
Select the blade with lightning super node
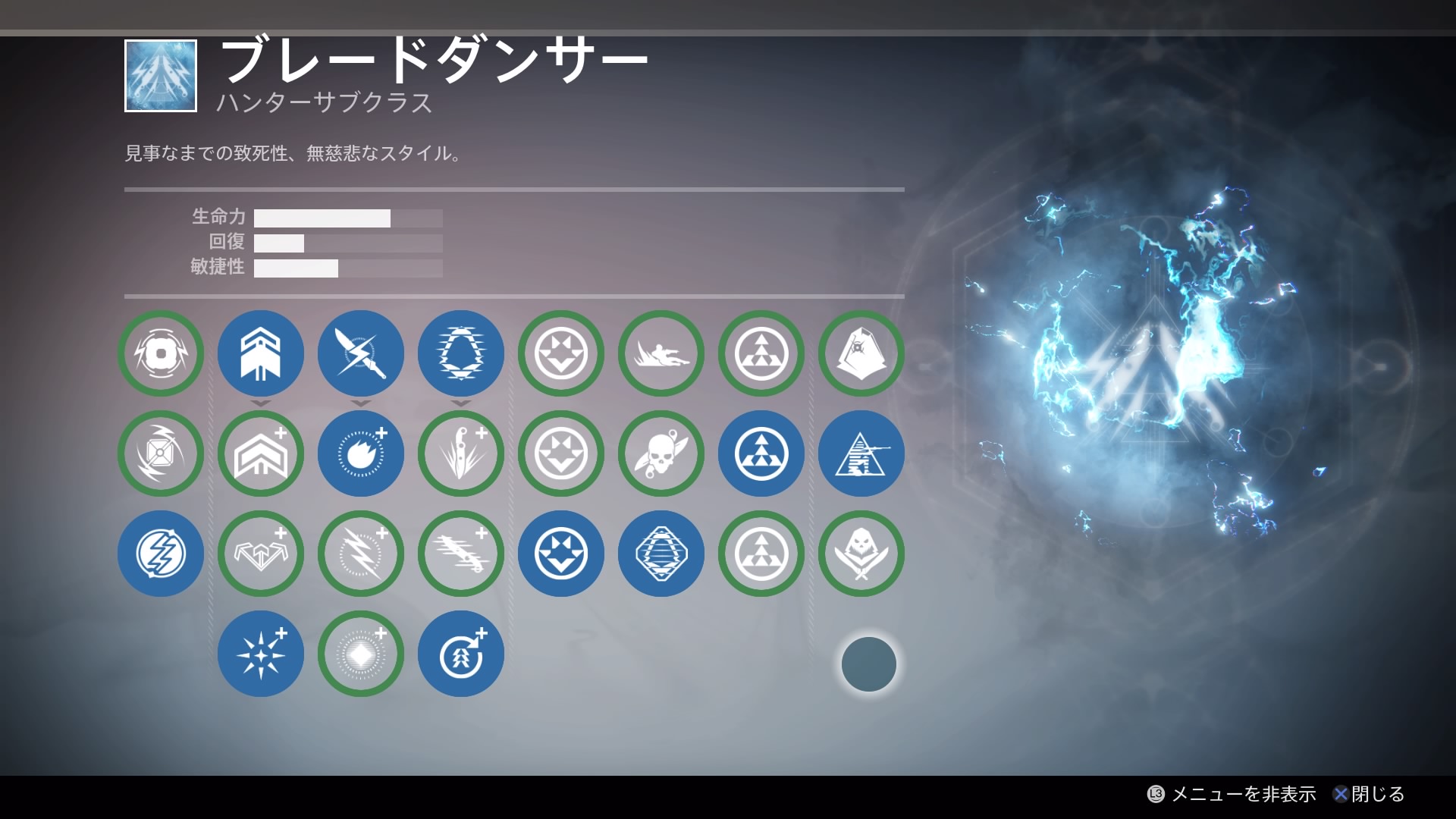coord(361,353)
